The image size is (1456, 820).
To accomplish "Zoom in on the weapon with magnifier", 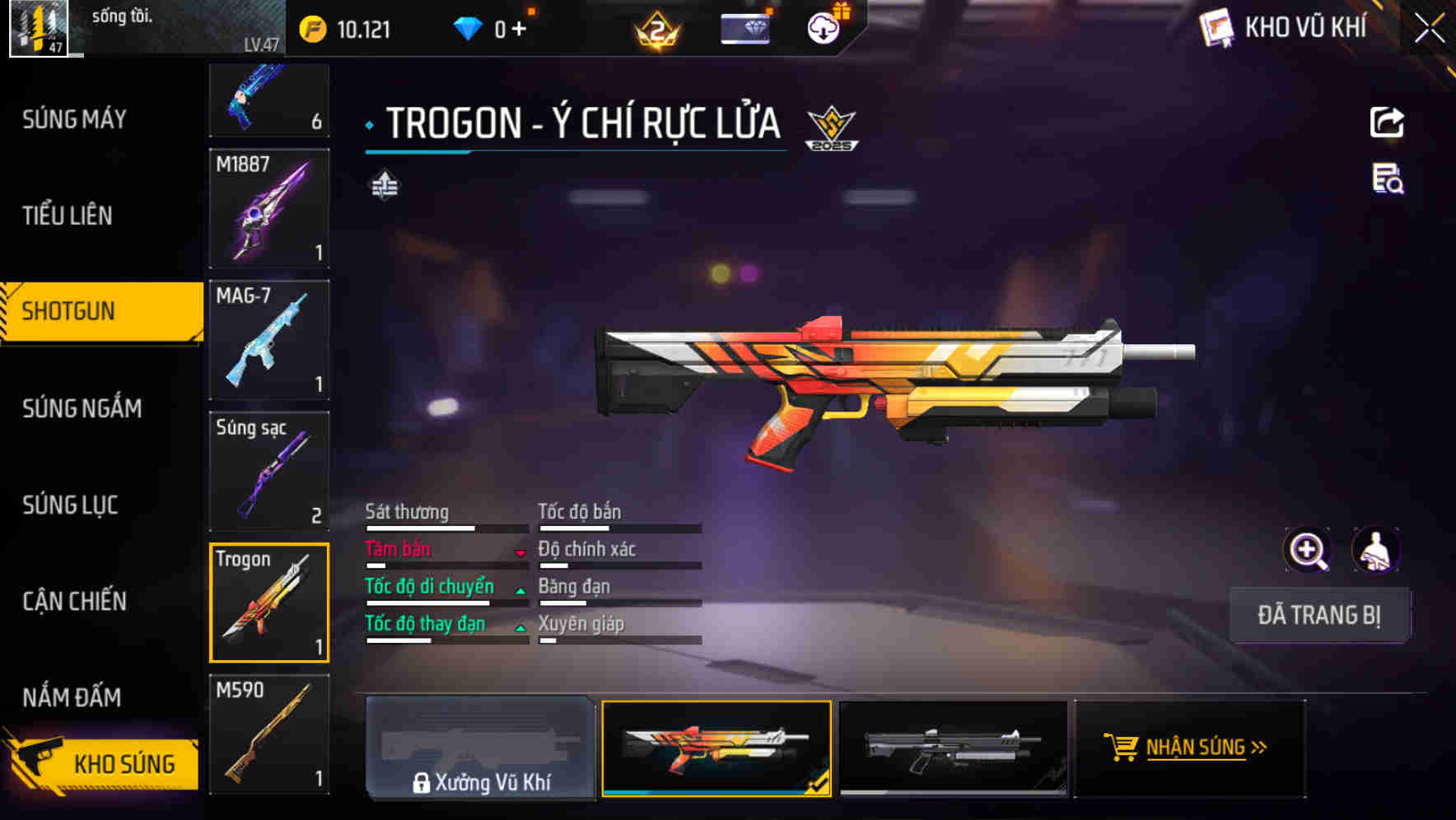I will click(1307, 550).
